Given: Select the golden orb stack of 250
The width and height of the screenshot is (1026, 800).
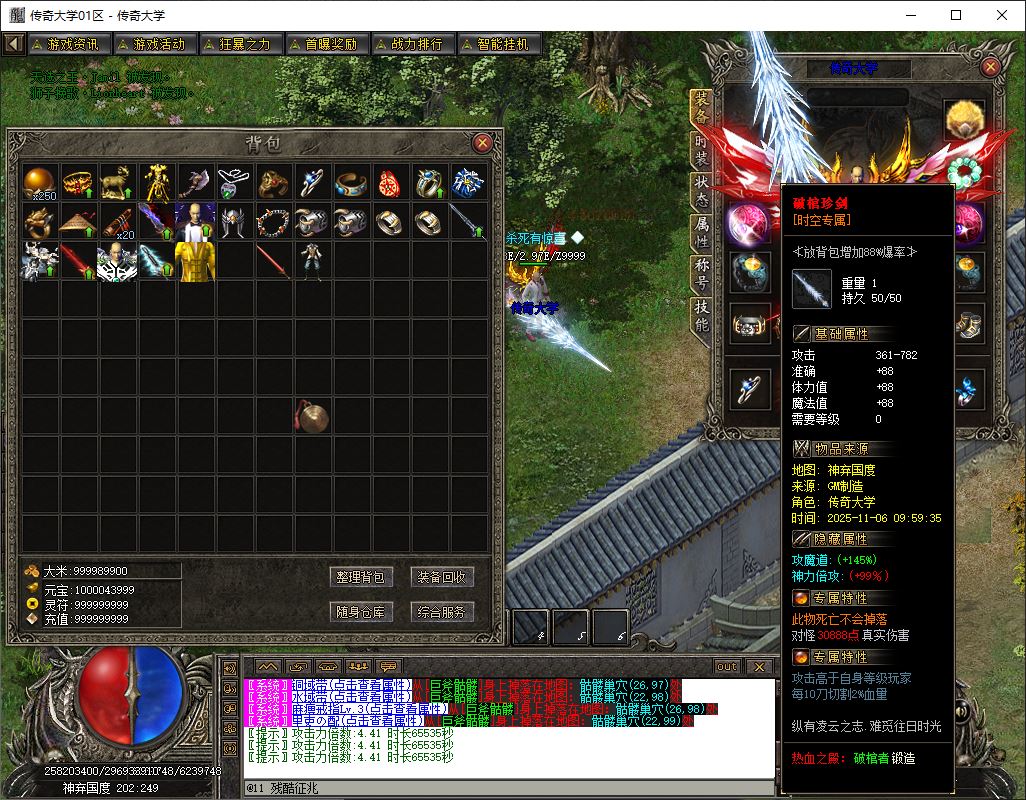Looking at the screenshot, I should [40, 182].
